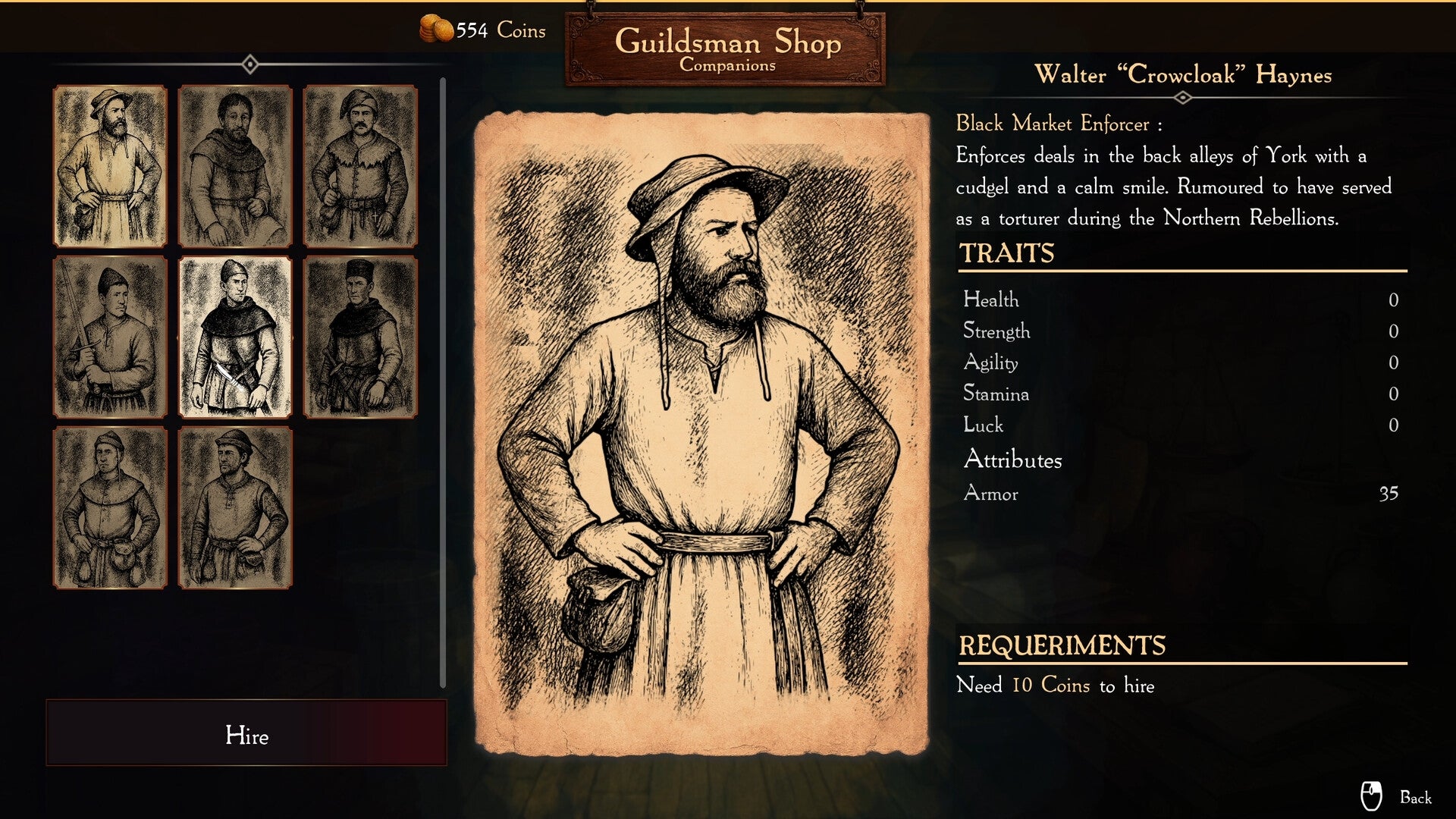Viewport: 1456px width, 819px height.
Task: Select the hooded monk portrait in the top row
Action: [236, 168]
